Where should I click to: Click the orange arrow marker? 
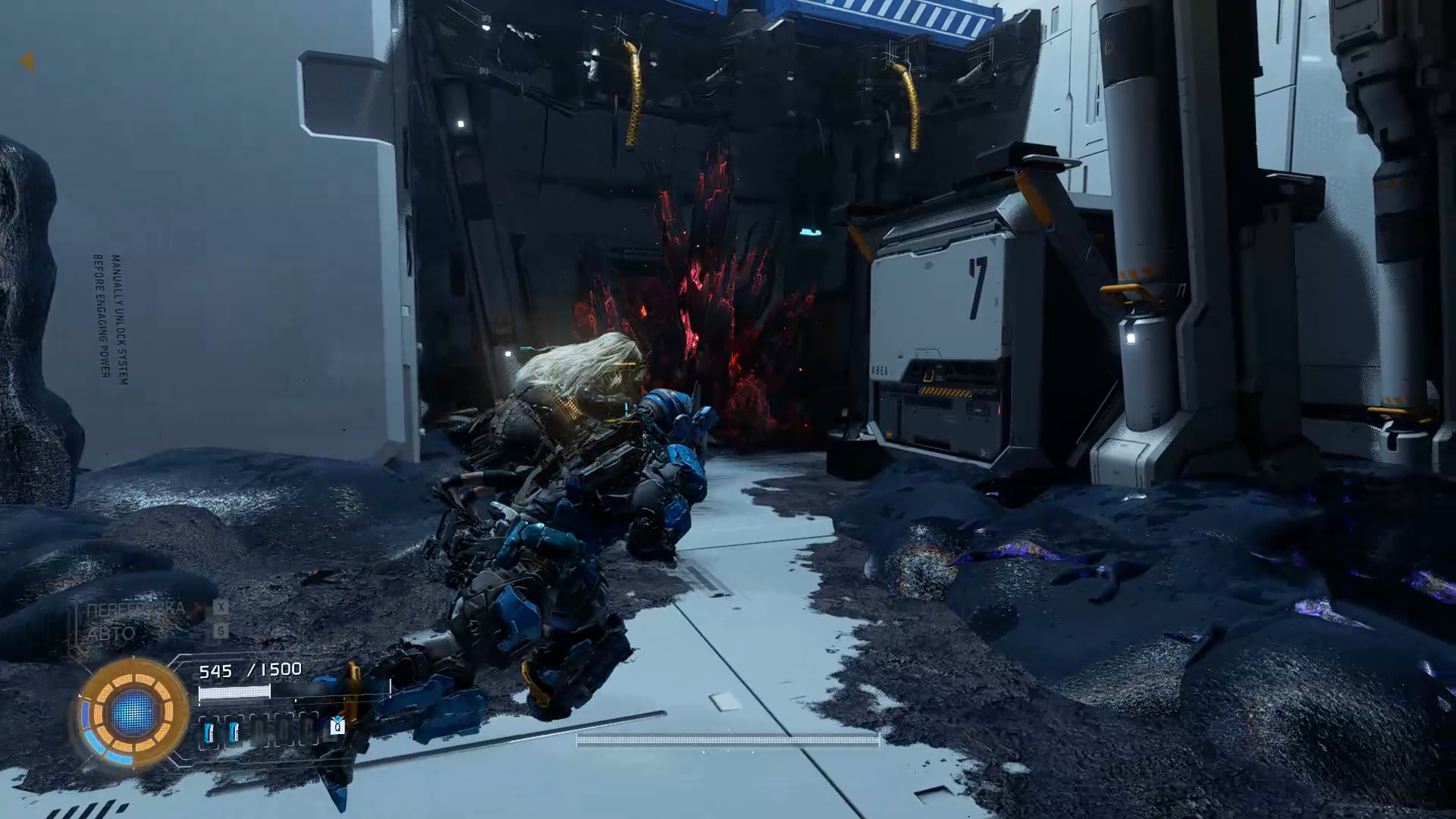click(x=27, y=61)
